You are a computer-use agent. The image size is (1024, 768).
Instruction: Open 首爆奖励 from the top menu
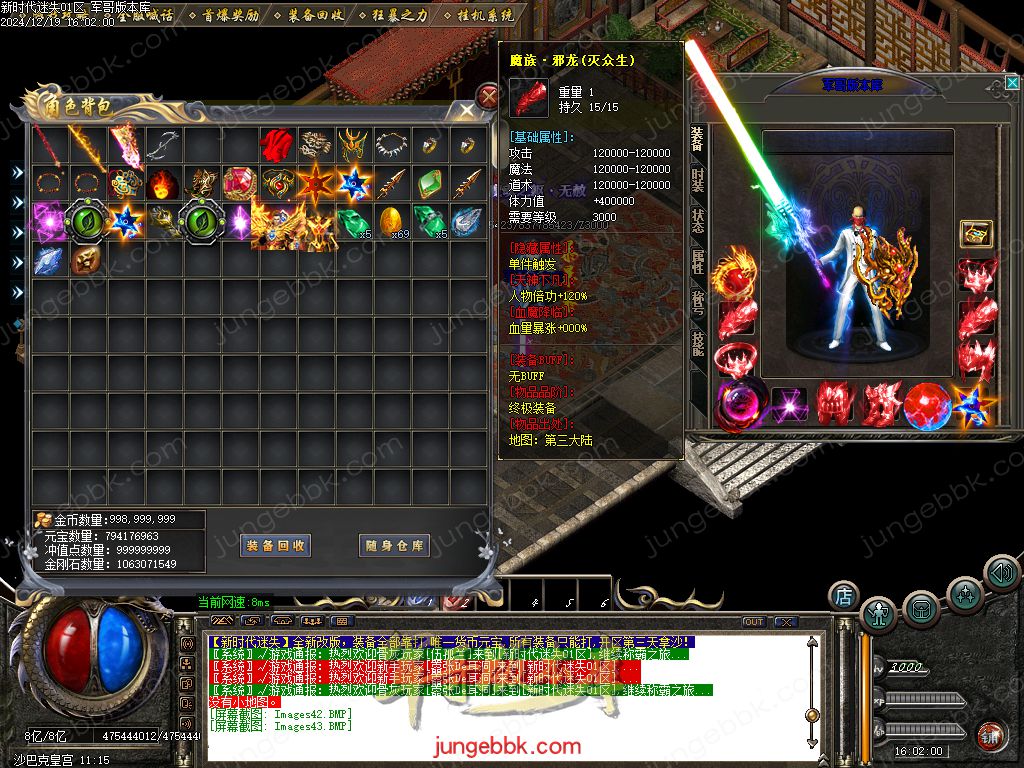coord(230,16)
